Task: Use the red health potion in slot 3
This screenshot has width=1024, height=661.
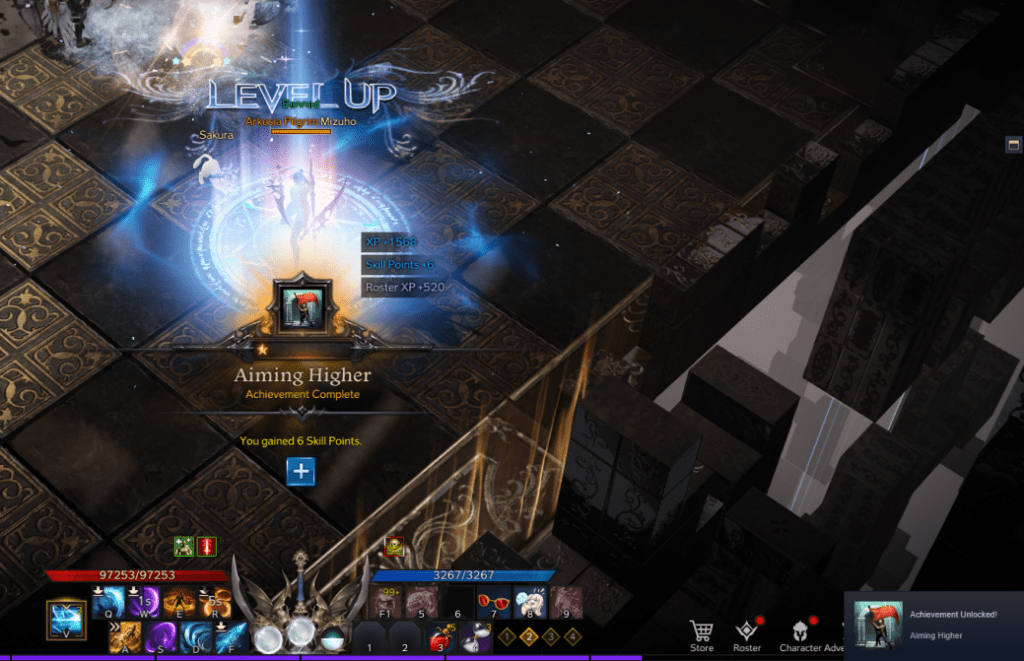Action: click(x=439, y=638)
